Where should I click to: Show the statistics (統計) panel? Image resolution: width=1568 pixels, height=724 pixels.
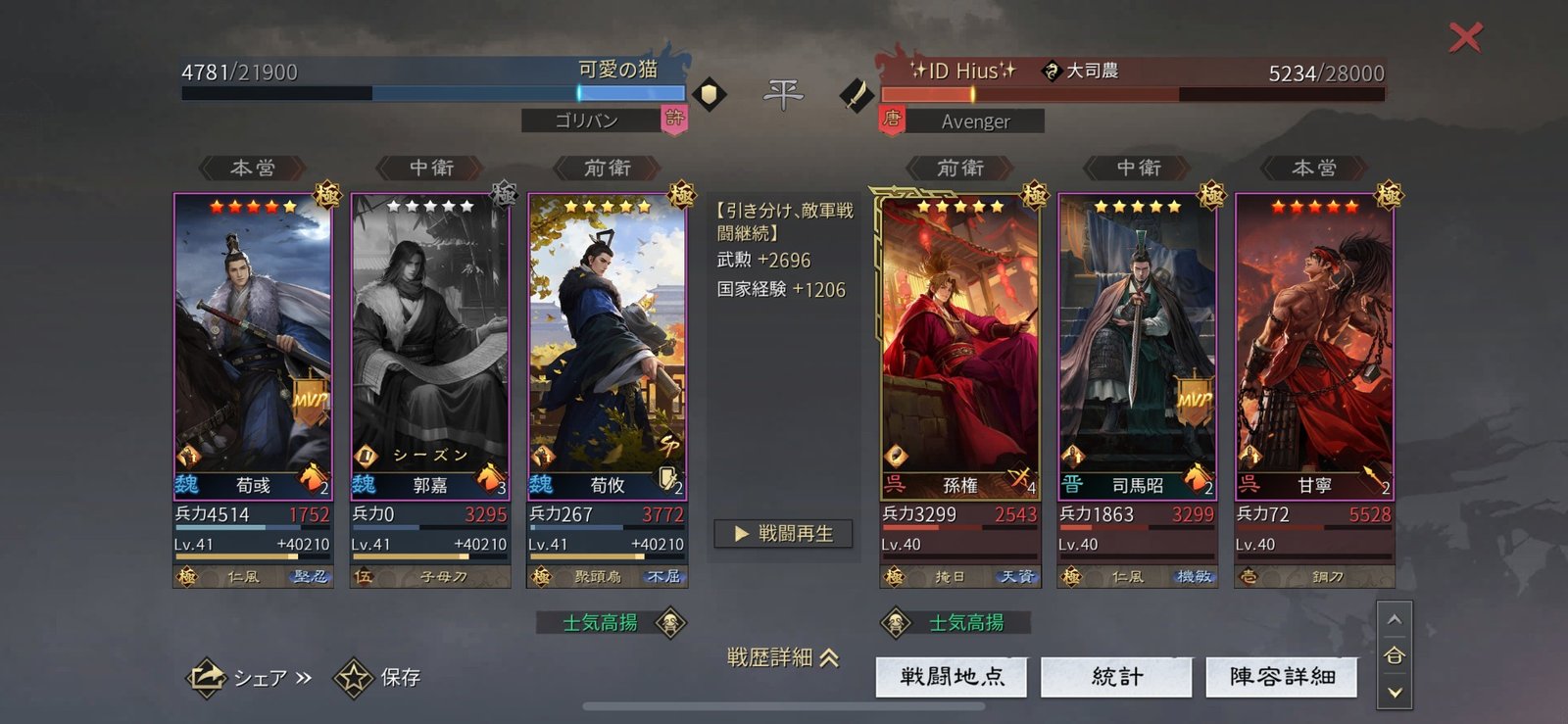pos(1116,676)
